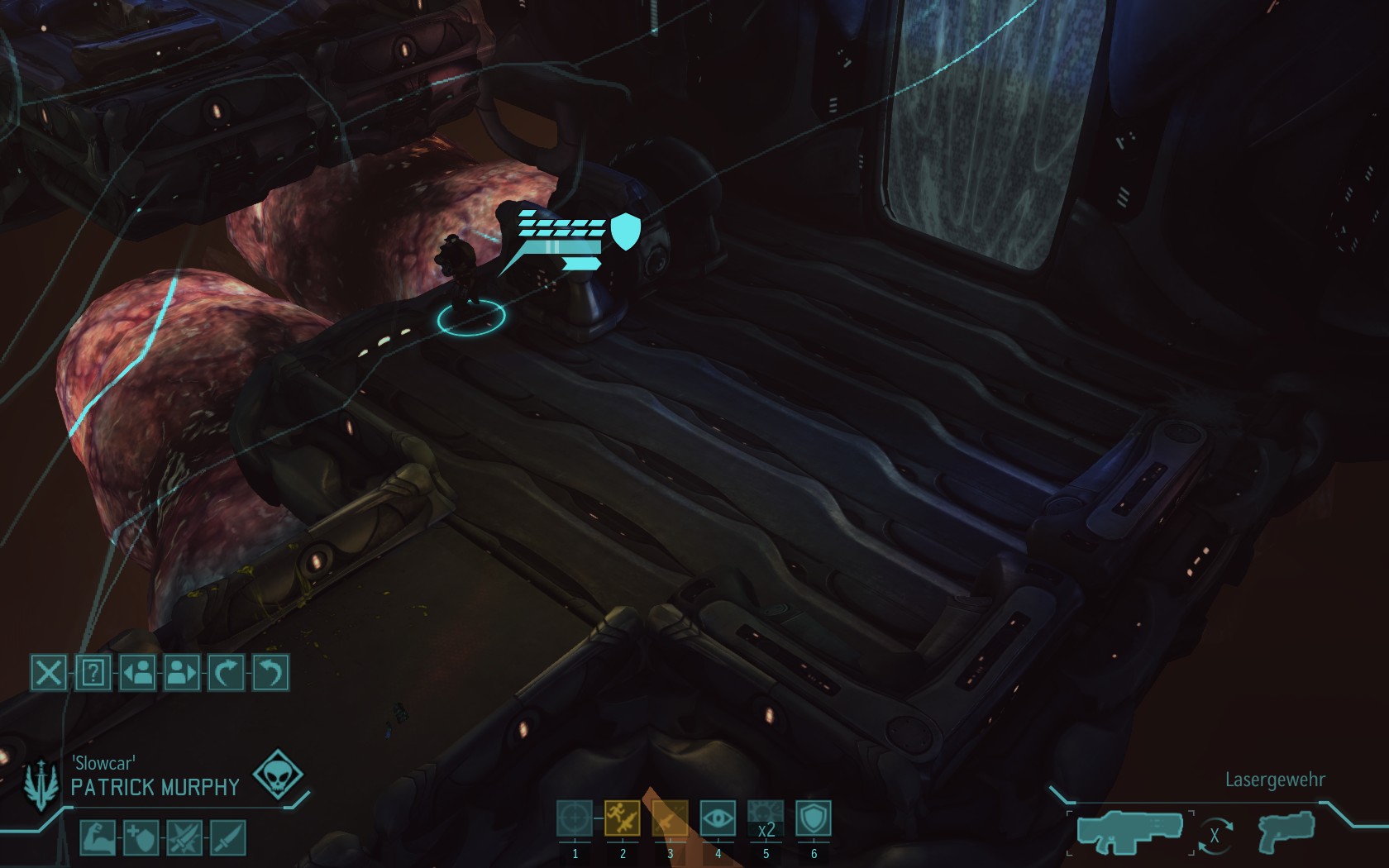Select the flexed arm perk icon
Screen dimensions: 1389x868
[x=97, y=838]
